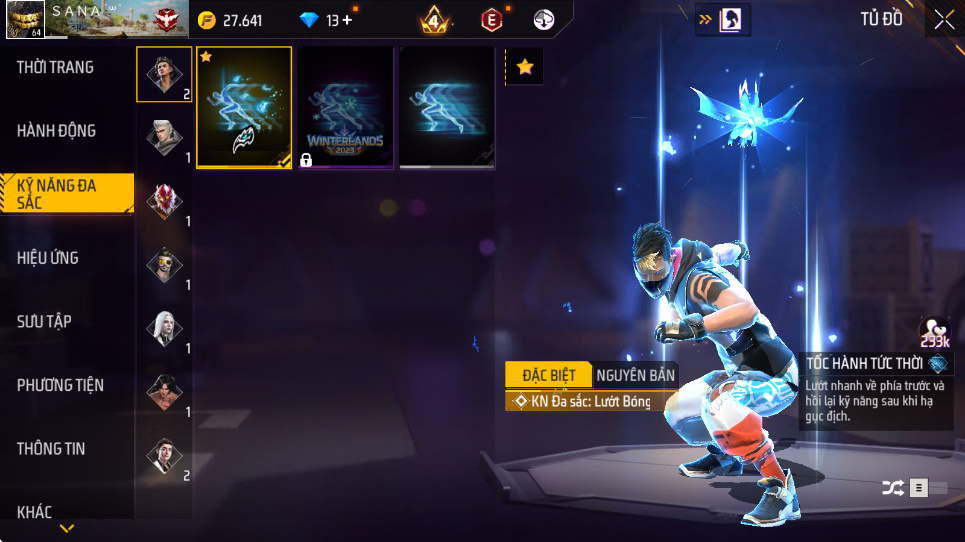
Task: Open the red E badge icon
Action: [x=491, y=19]
